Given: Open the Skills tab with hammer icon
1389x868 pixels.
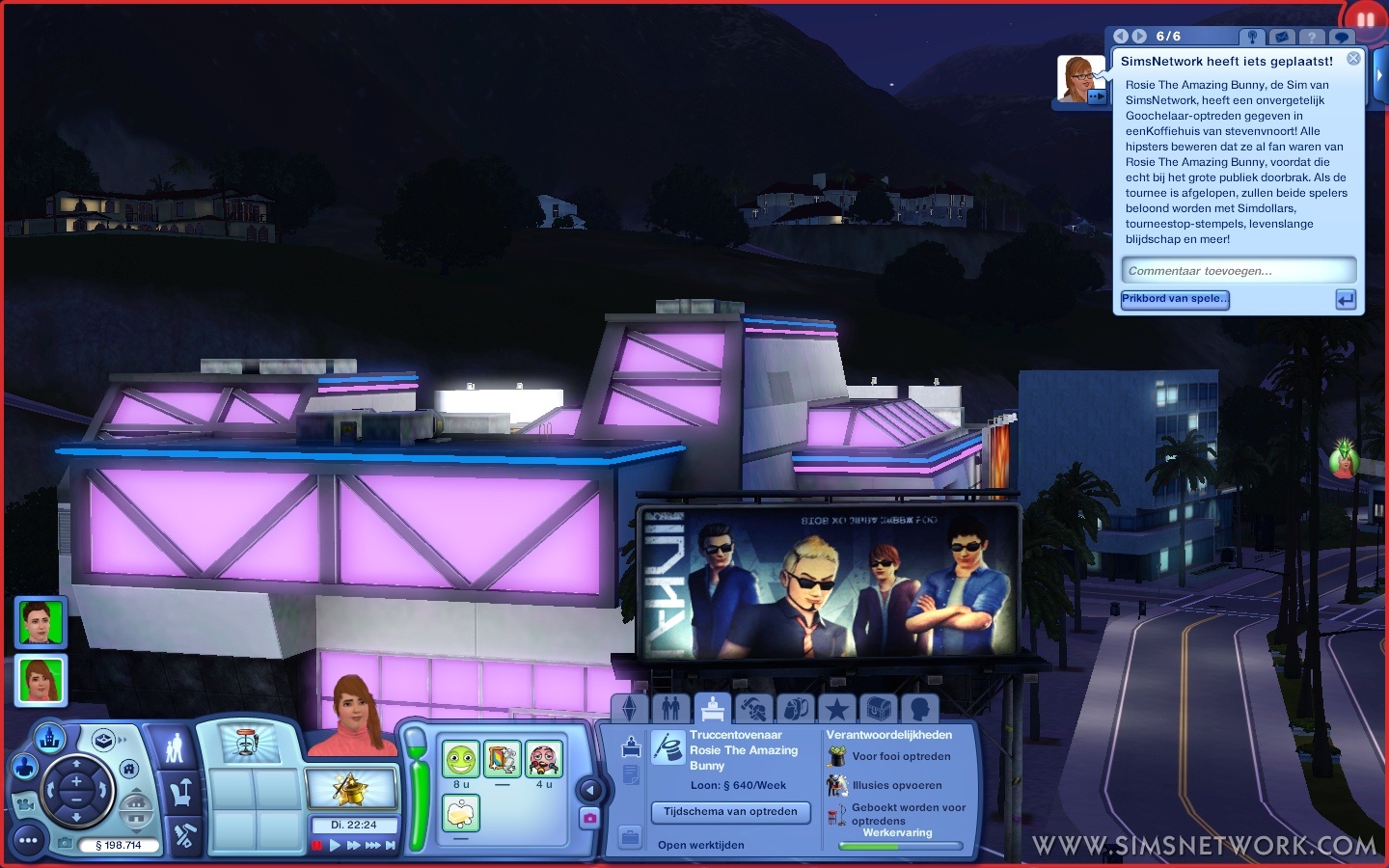Looking at the screenshot, I should click(x=753, y=710).
